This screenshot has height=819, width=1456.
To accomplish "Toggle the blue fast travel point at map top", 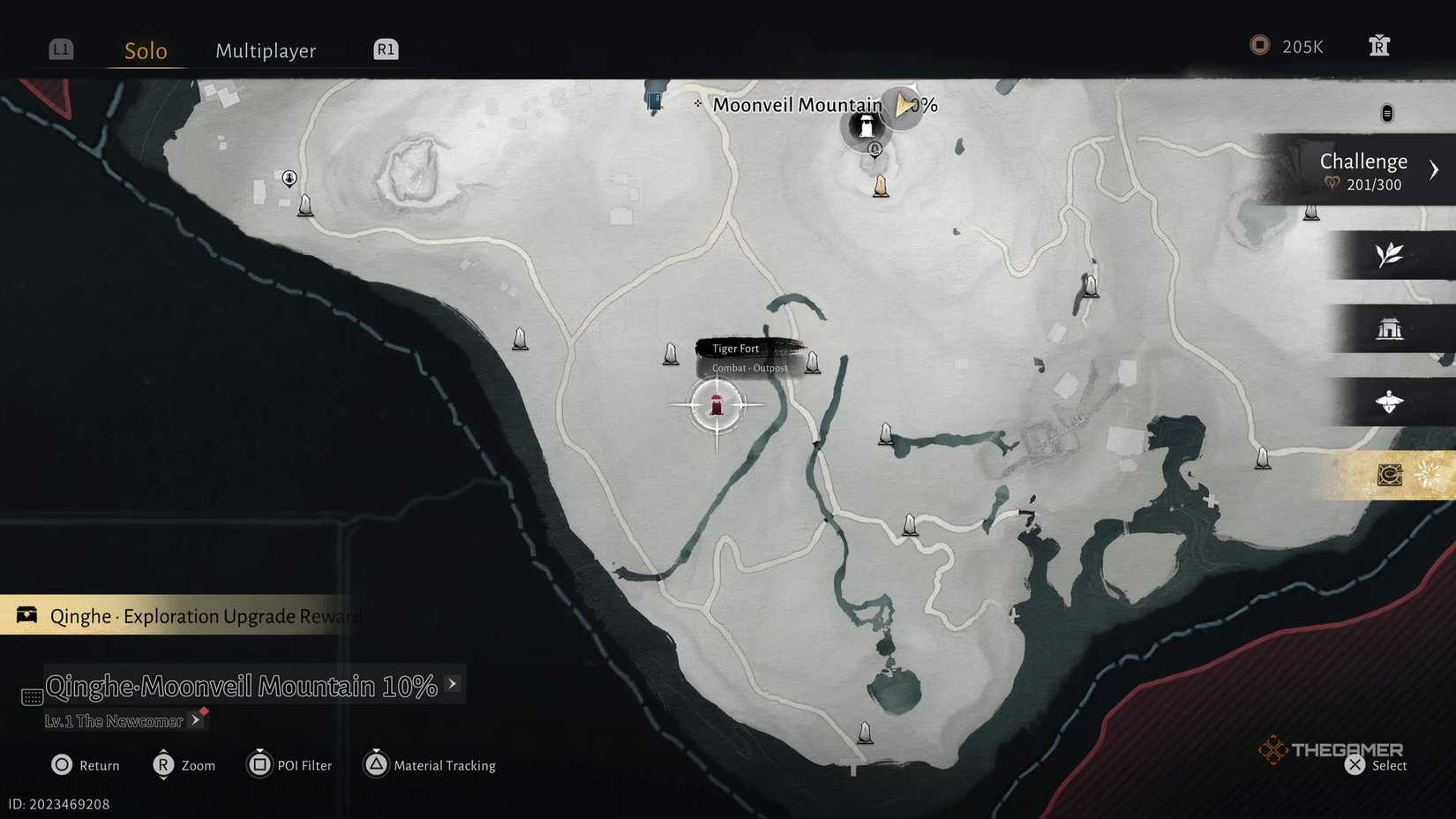I will (654, 100).
